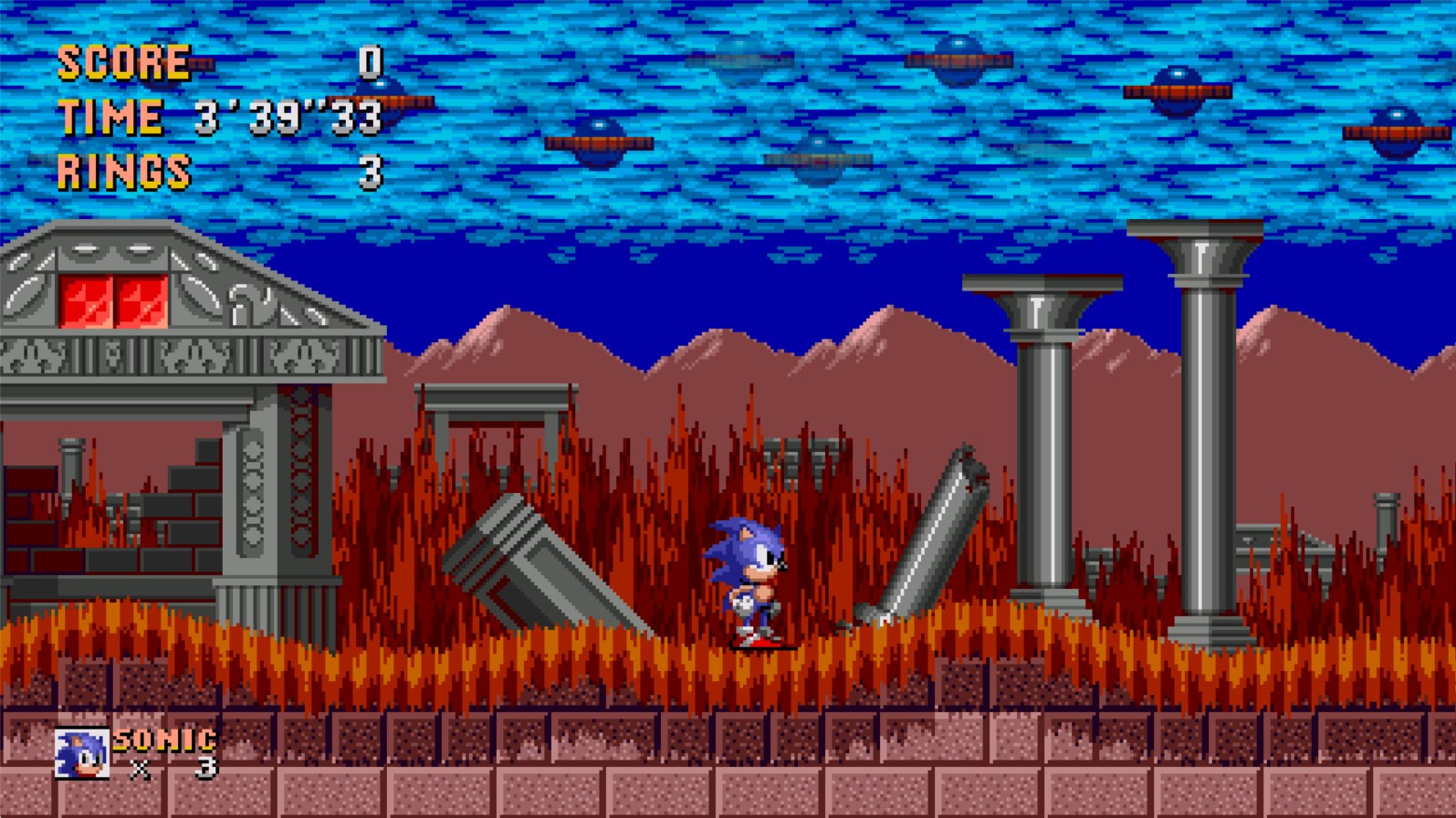
Task: Click the broken leaning pillar near Sonic
Action: coord(922,530)
